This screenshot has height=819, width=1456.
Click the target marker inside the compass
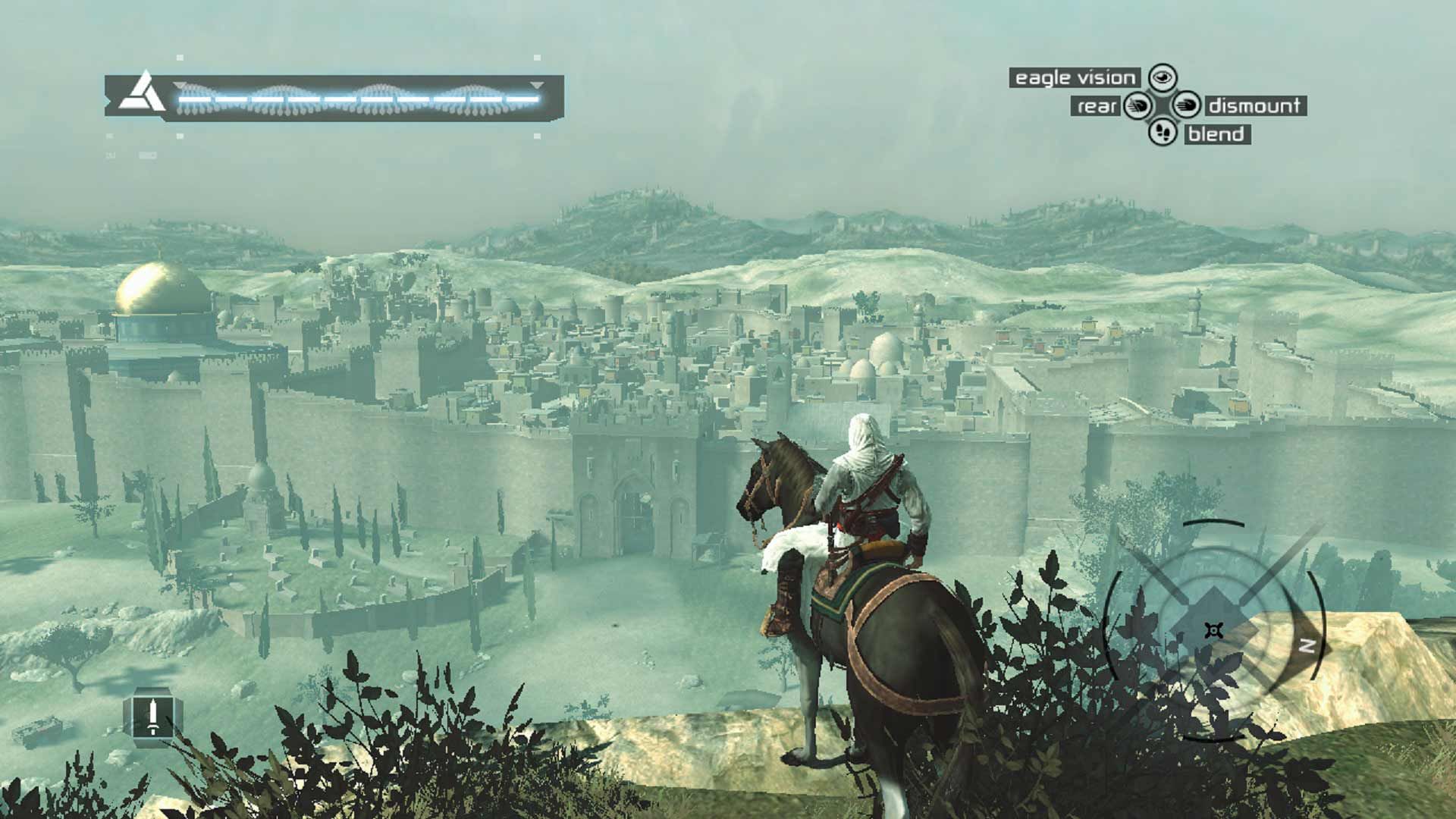[x=1214, y=629]
